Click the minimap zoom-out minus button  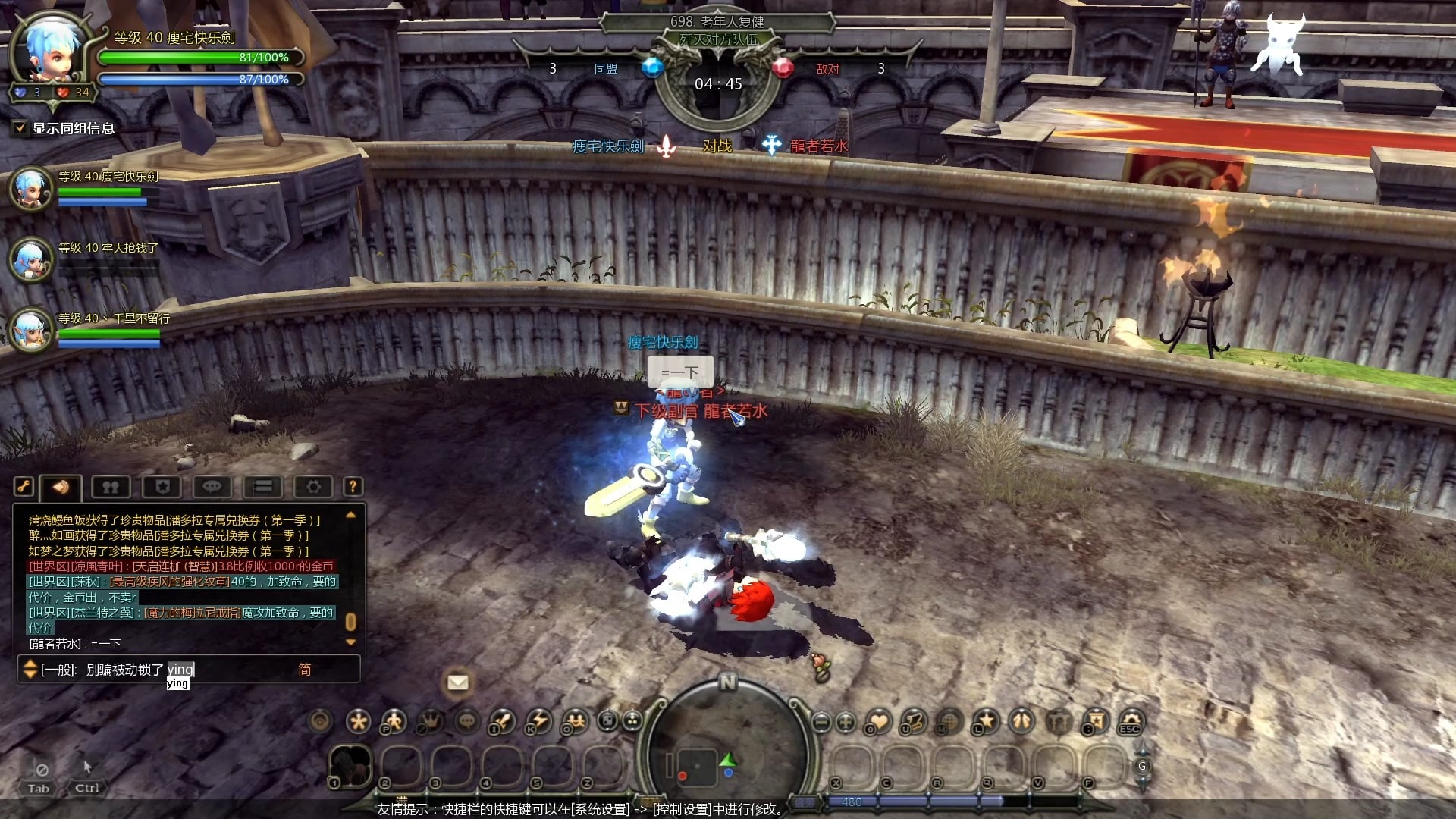click(821, 722)
